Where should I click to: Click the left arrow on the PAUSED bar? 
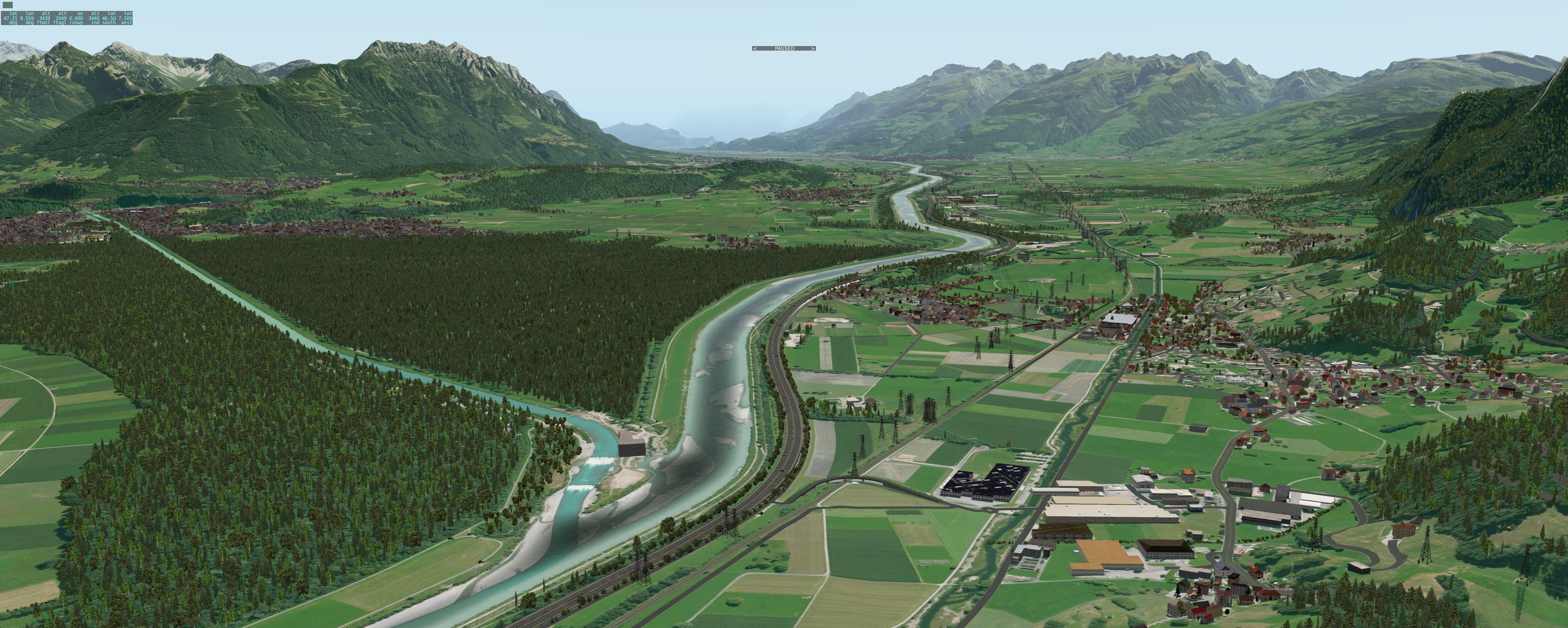click(x=755, y=48)
